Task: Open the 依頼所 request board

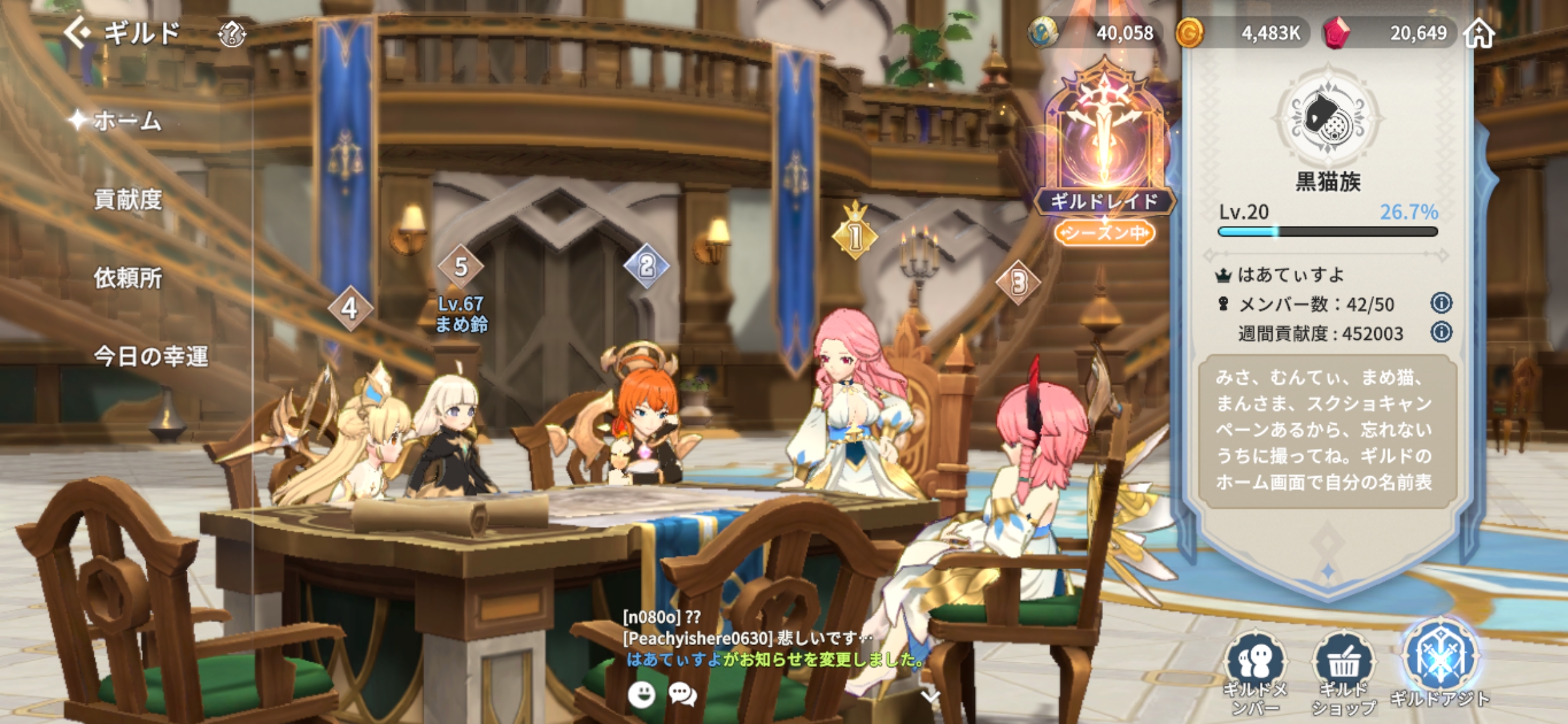Action: click(127, 278)
